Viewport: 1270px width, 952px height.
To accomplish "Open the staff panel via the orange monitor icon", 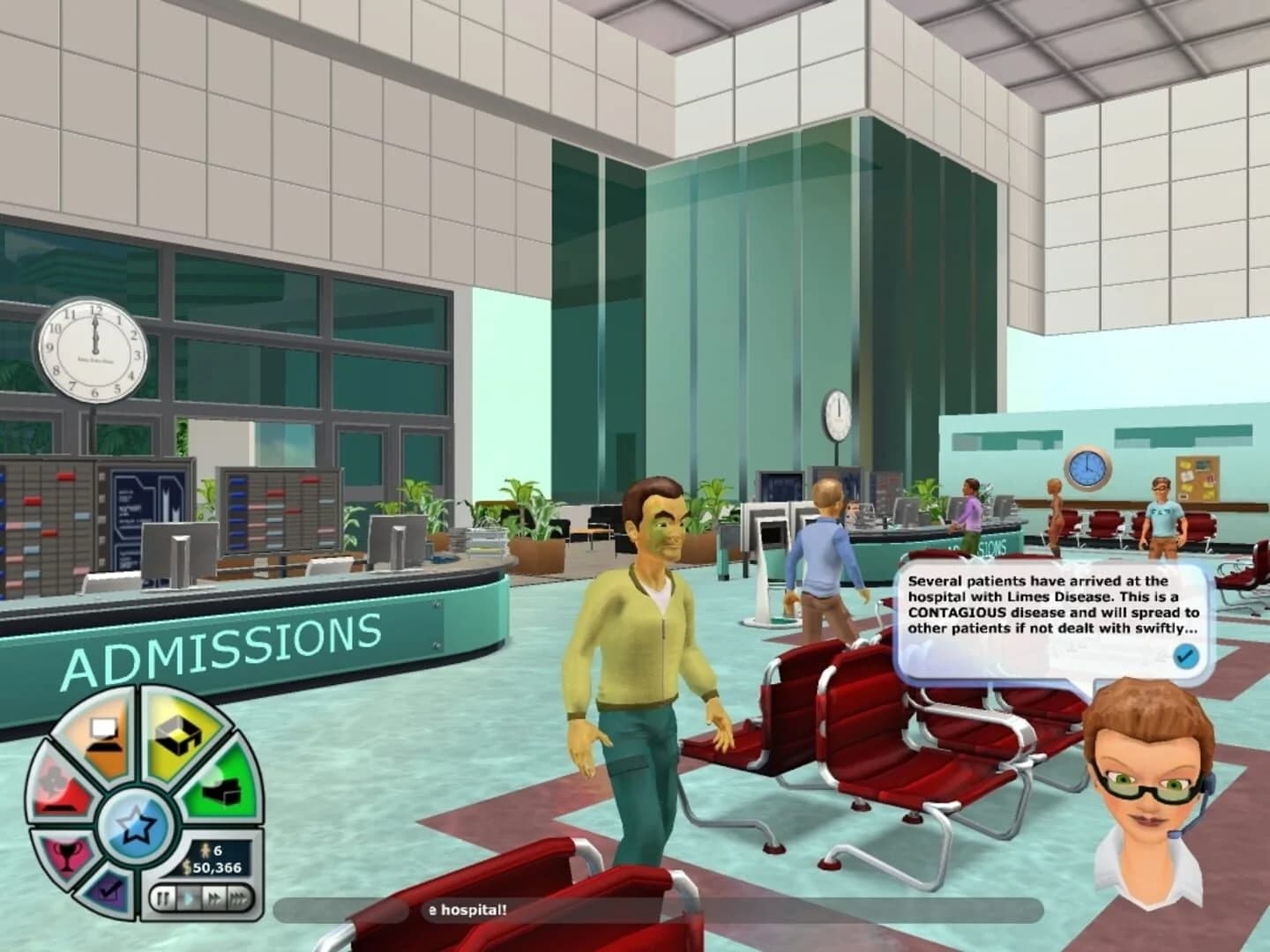I will 102,733.
